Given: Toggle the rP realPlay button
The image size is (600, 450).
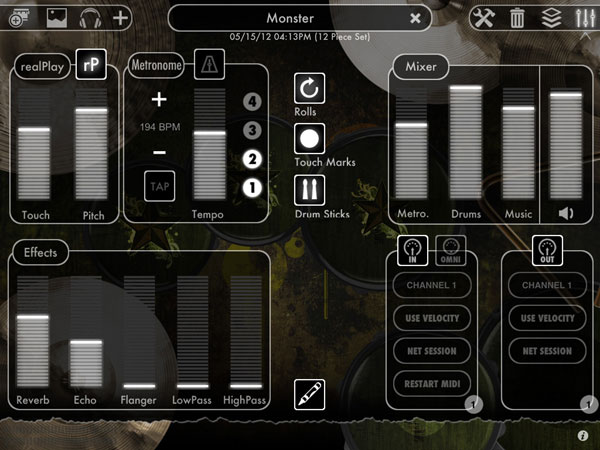Looking at the screenshot, I should [x=91, y=64].
